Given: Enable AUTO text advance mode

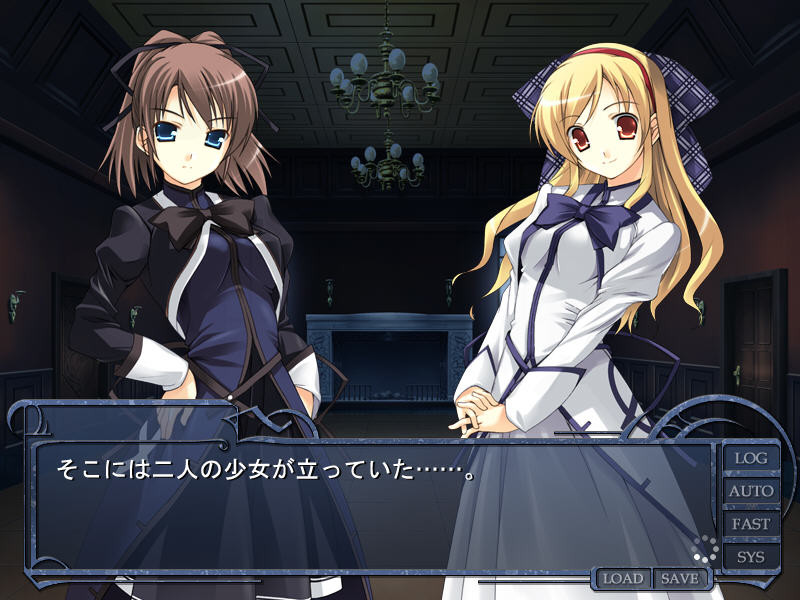Looking at the screenshot, I should click(x=751, y=491).
